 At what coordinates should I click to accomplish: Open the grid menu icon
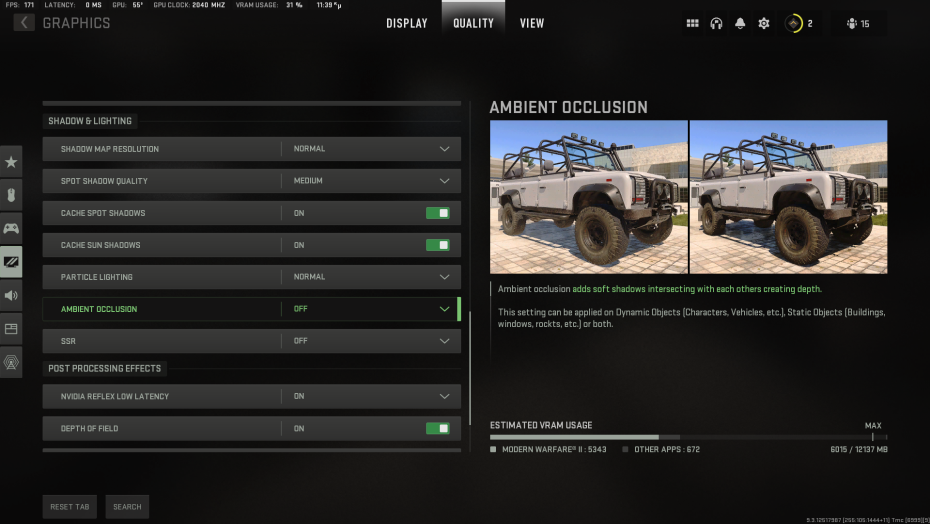point(693,23)
